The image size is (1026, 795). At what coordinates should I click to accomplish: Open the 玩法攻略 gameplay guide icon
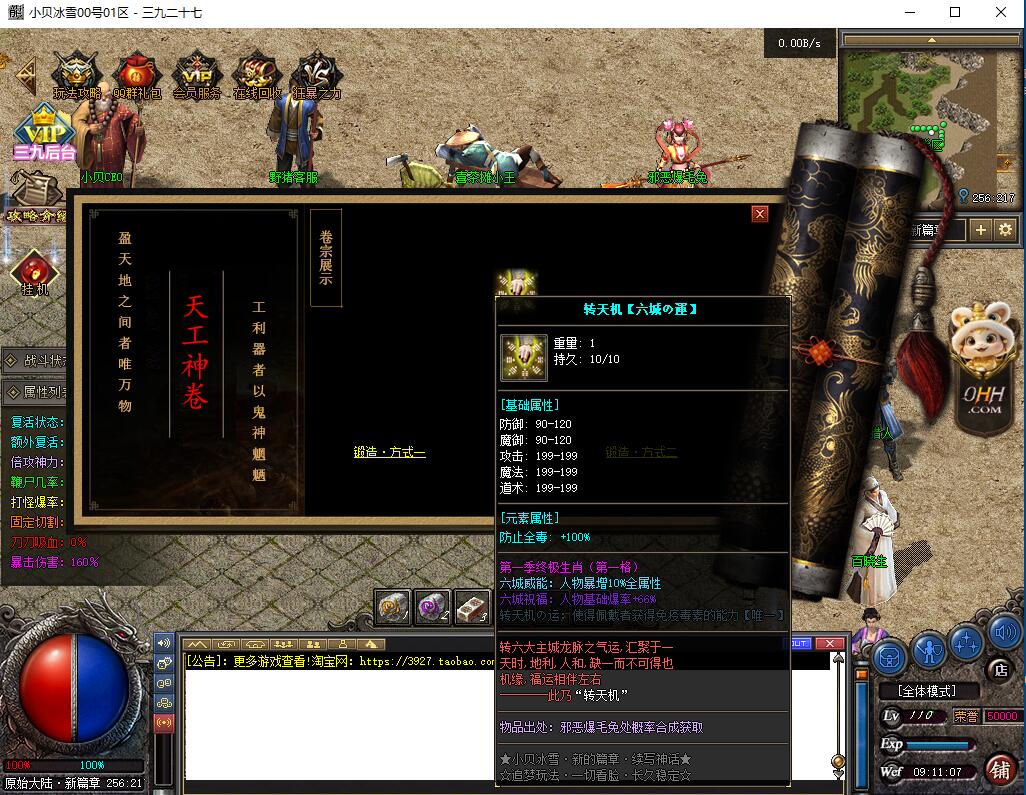click(76, 75)
